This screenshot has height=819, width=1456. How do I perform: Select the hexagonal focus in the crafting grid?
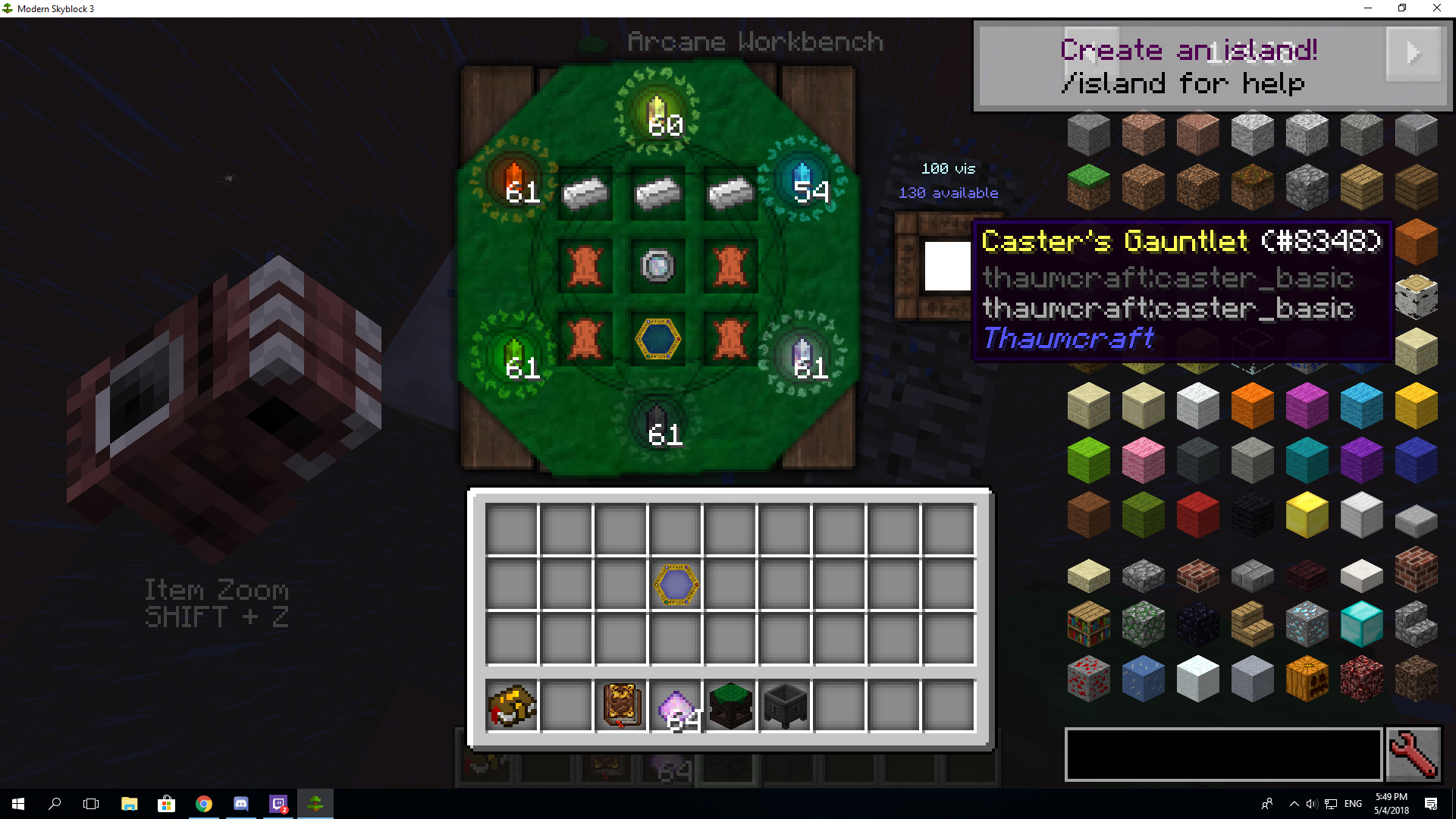tap(657, 339)
